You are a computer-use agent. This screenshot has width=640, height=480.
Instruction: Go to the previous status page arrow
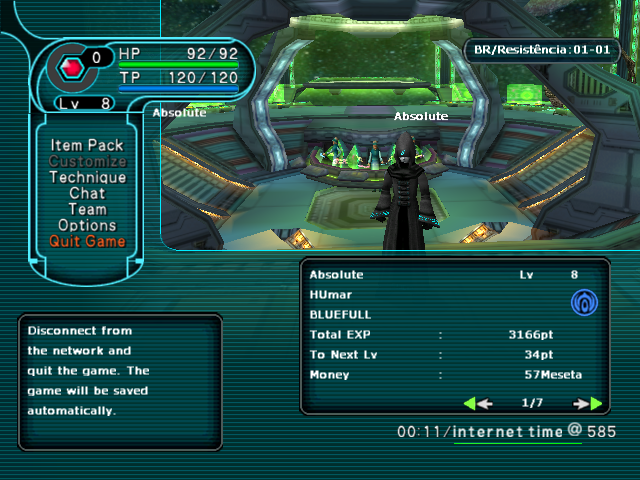(x=478, y=404)
